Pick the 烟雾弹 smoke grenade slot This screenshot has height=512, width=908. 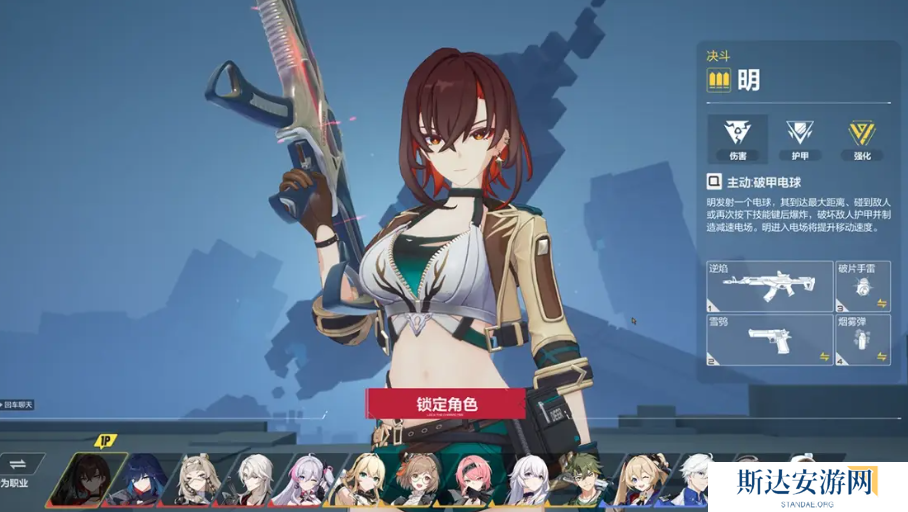pos(863,339)
